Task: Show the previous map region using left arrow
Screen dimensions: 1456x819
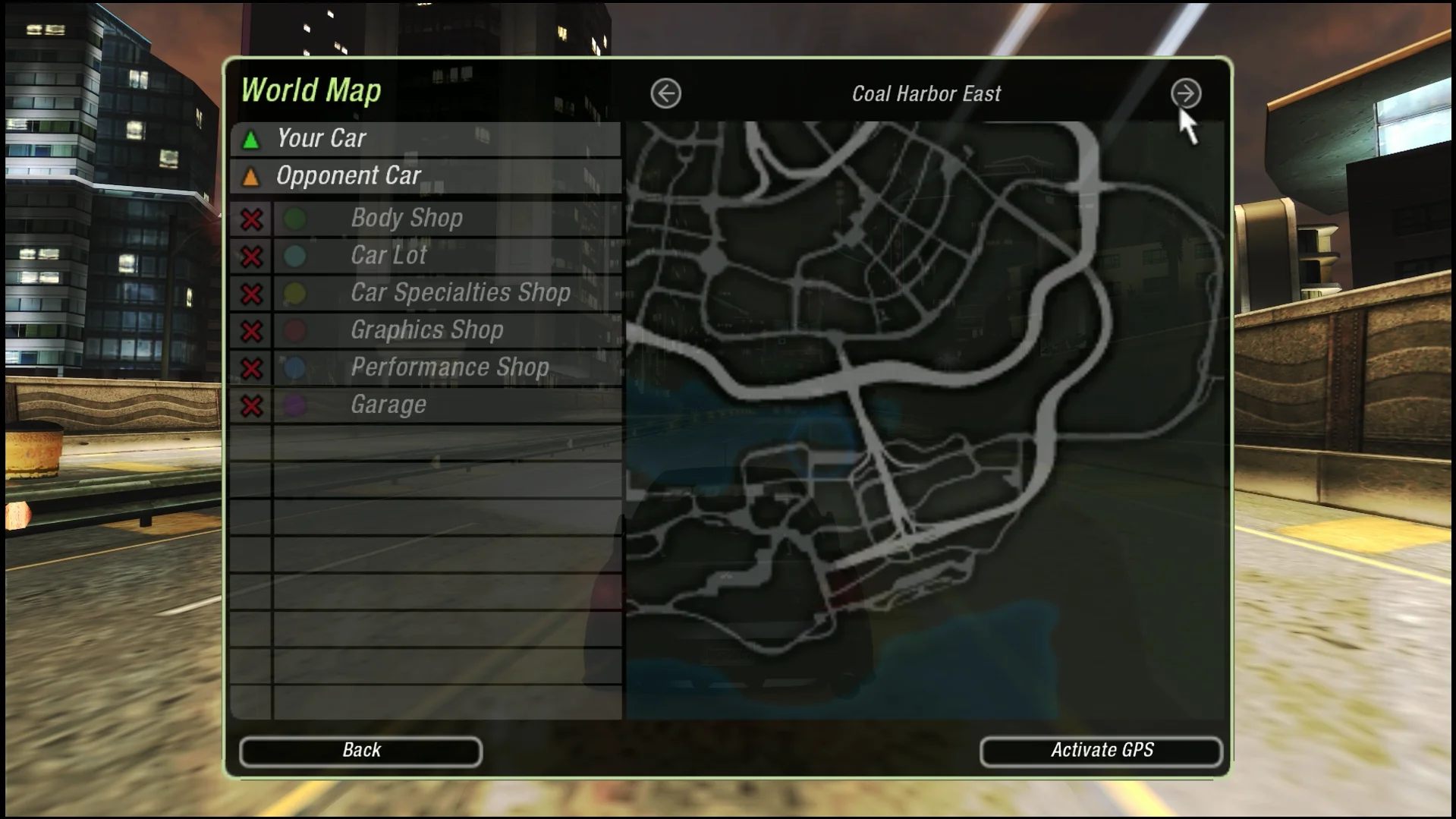Action: pyautogui.click(x=665, y=94)
